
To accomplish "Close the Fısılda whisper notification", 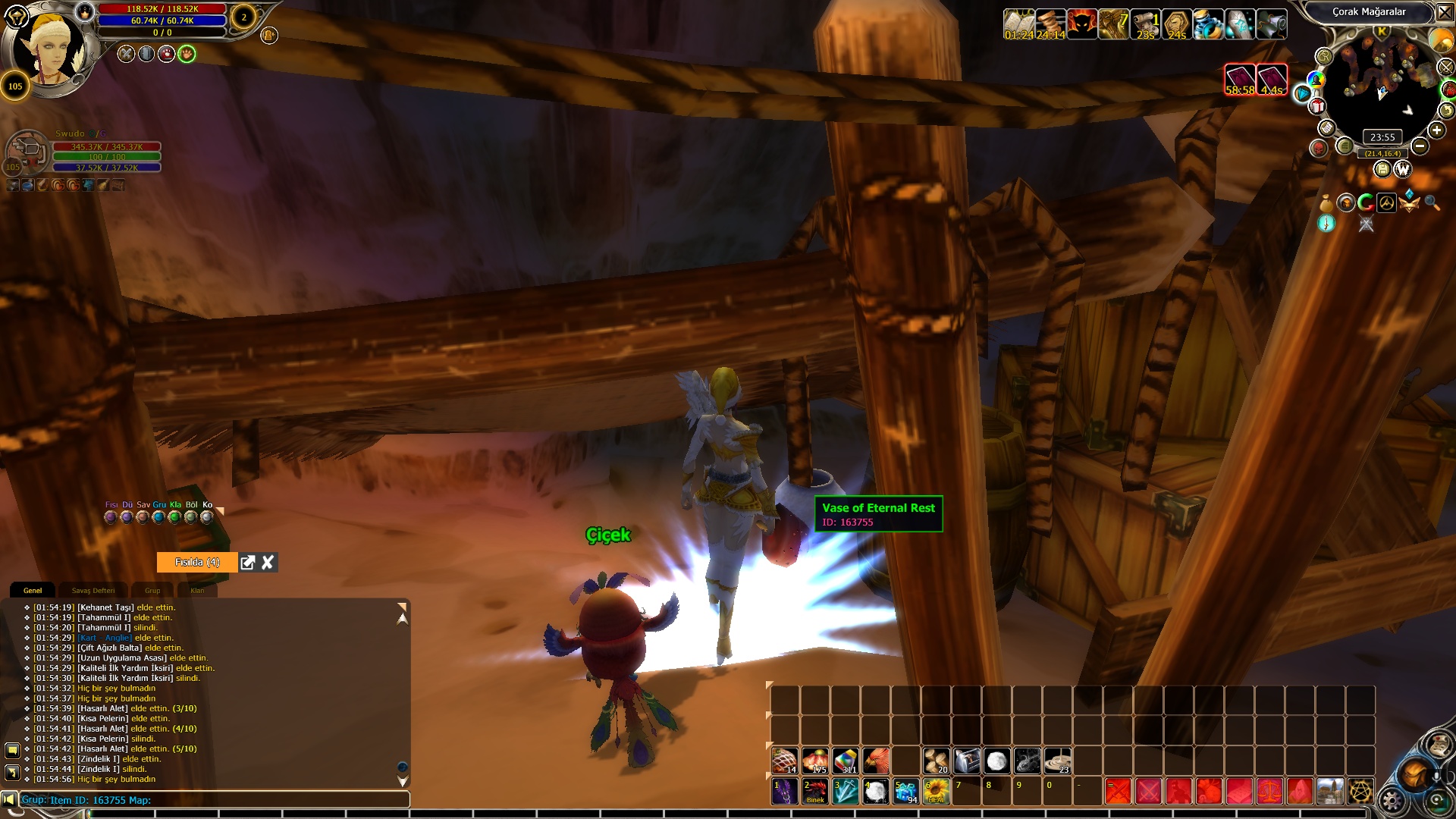I will pyautogui.click(x=268, y=563).
